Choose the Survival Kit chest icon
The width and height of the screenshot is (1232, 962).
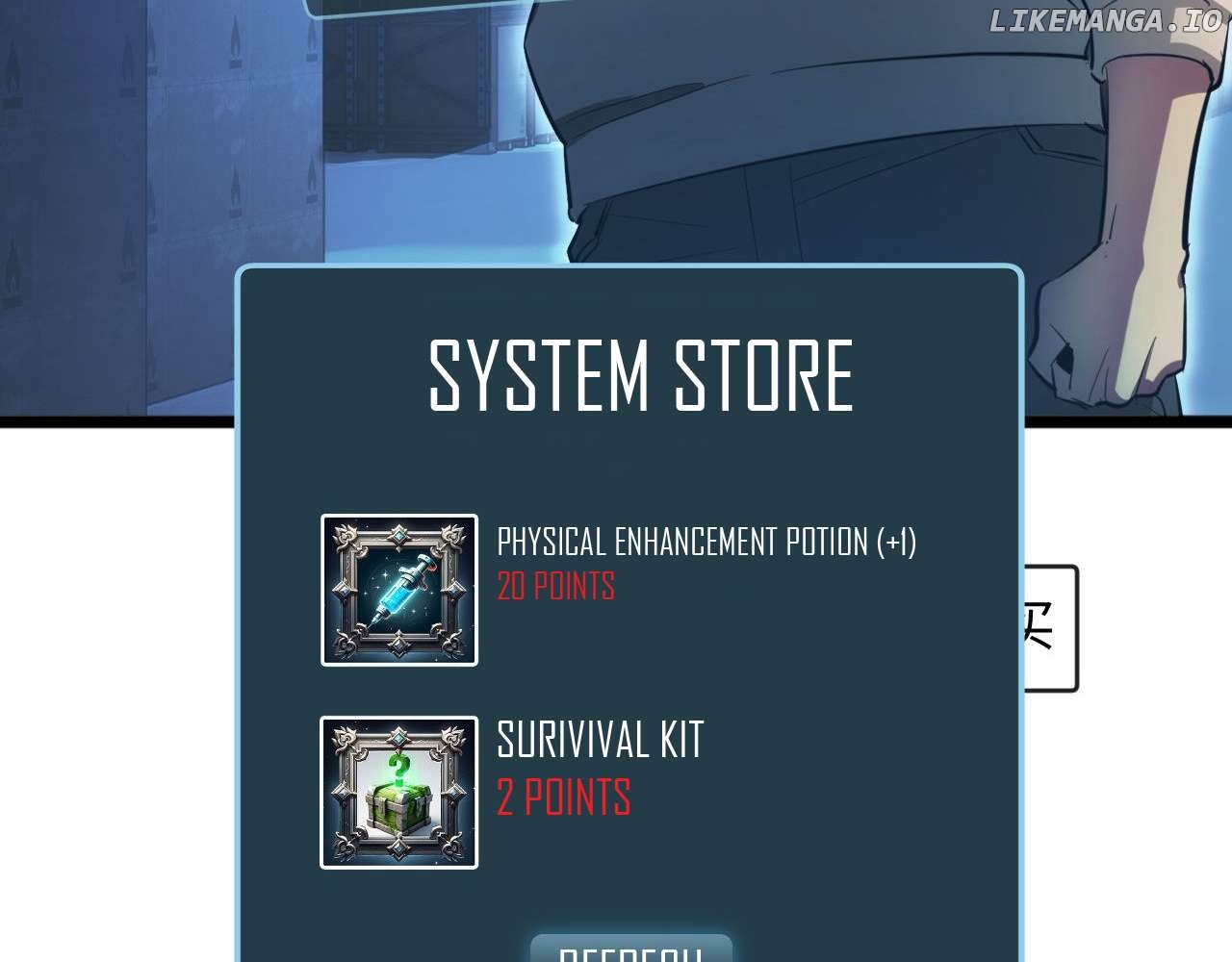pyautogui.click(x=399, y=792)
